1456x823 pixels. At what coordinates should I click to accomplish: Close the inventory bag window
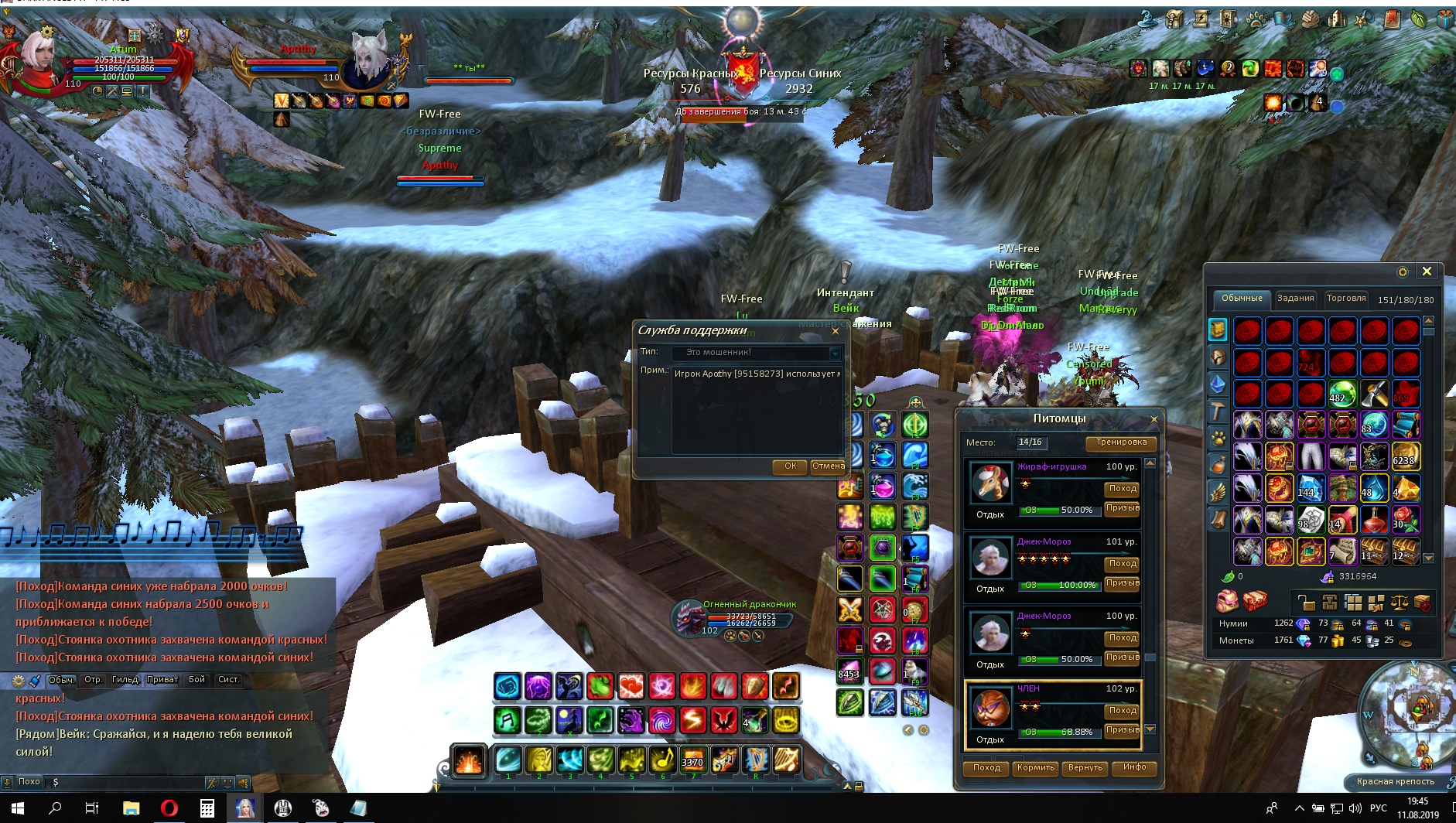click(x=1427, y=271)
